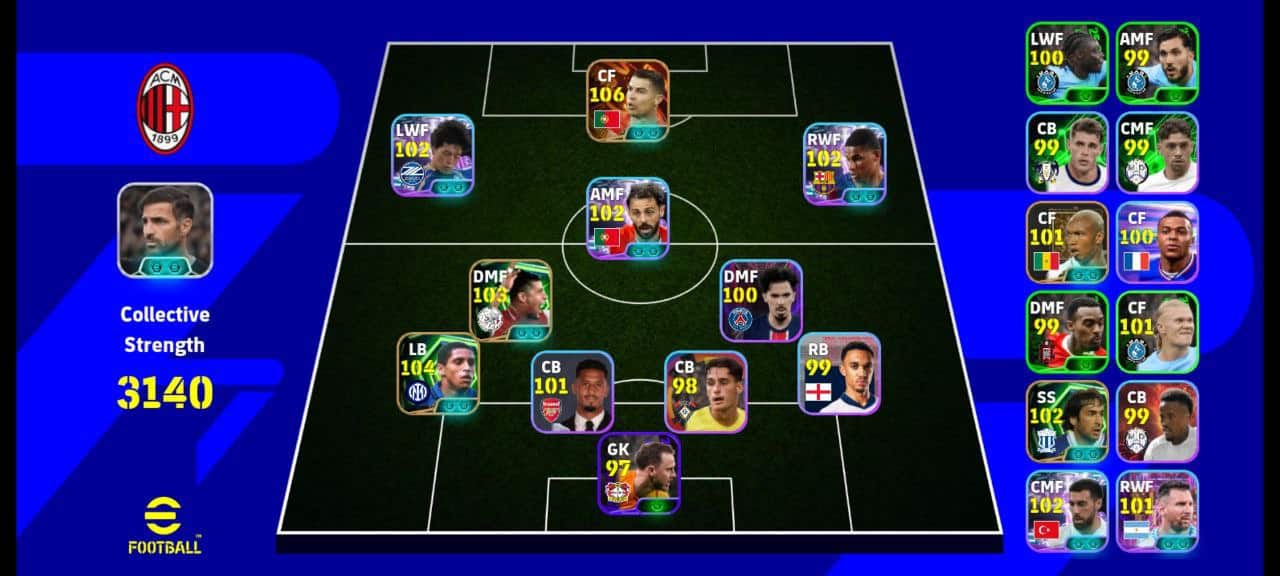This screenshot has width=1280, height=576.
Task: Select the RWF 101 substitute card
Action: point(1157,511)
